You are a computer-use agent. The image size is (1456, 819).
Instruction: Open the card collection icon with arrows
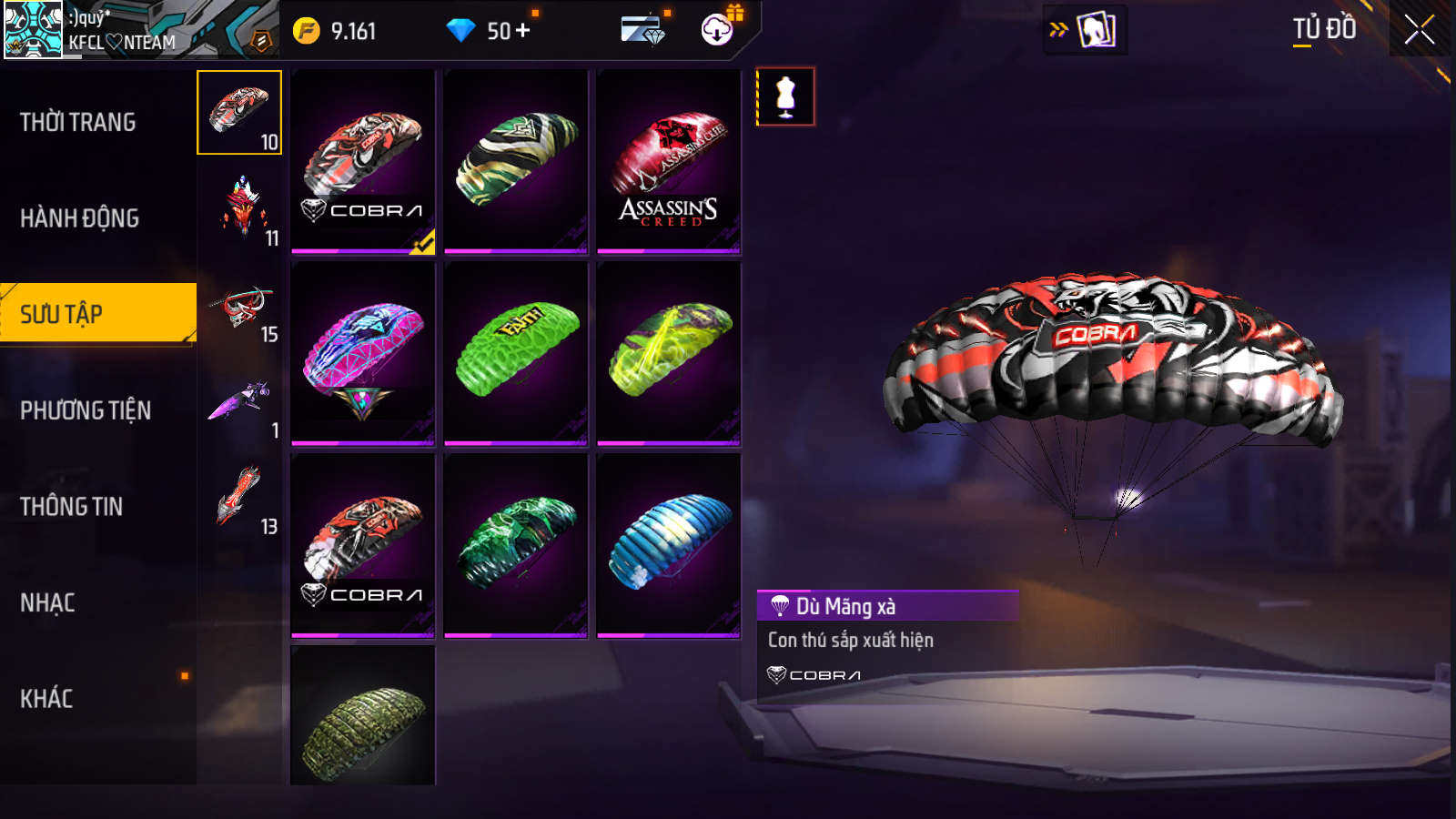click(x=1085, y=29)
